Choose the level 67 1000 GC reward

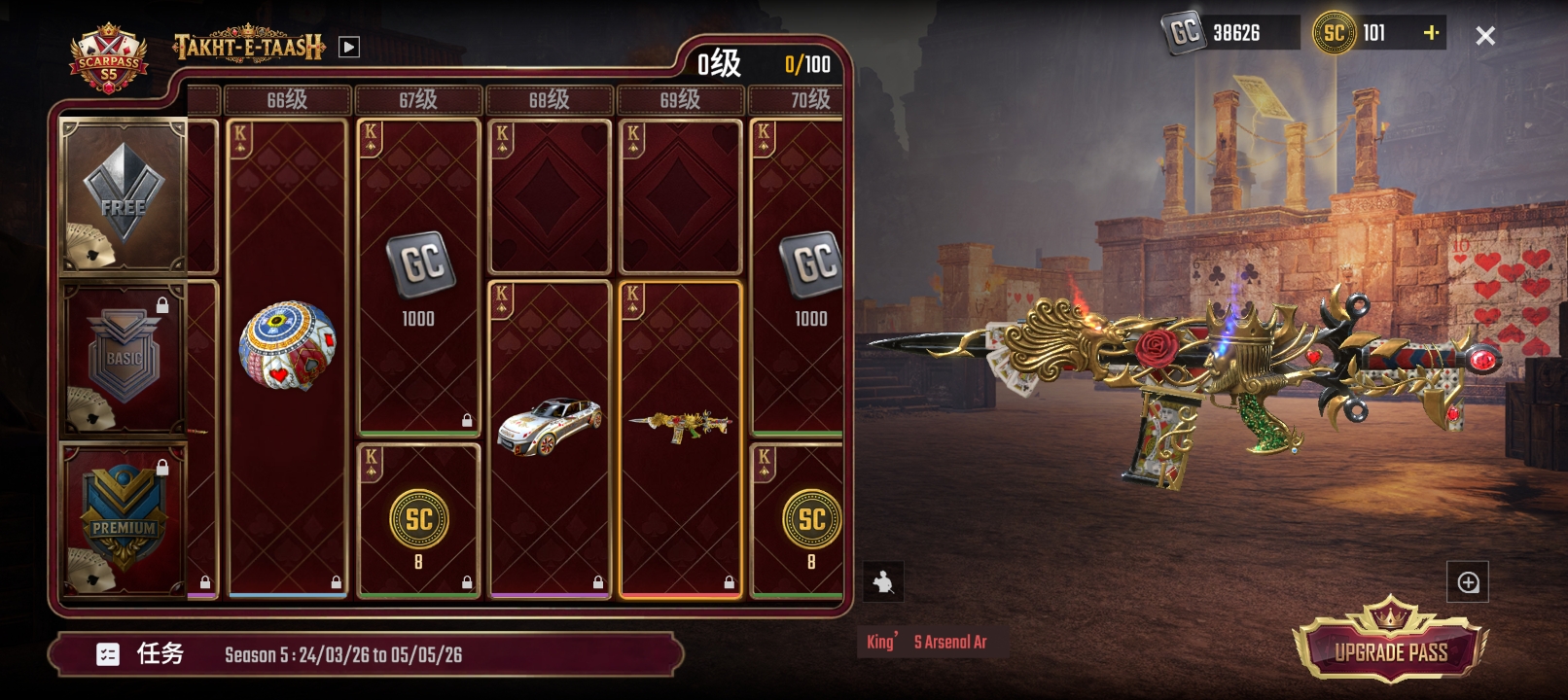[418, 277]
